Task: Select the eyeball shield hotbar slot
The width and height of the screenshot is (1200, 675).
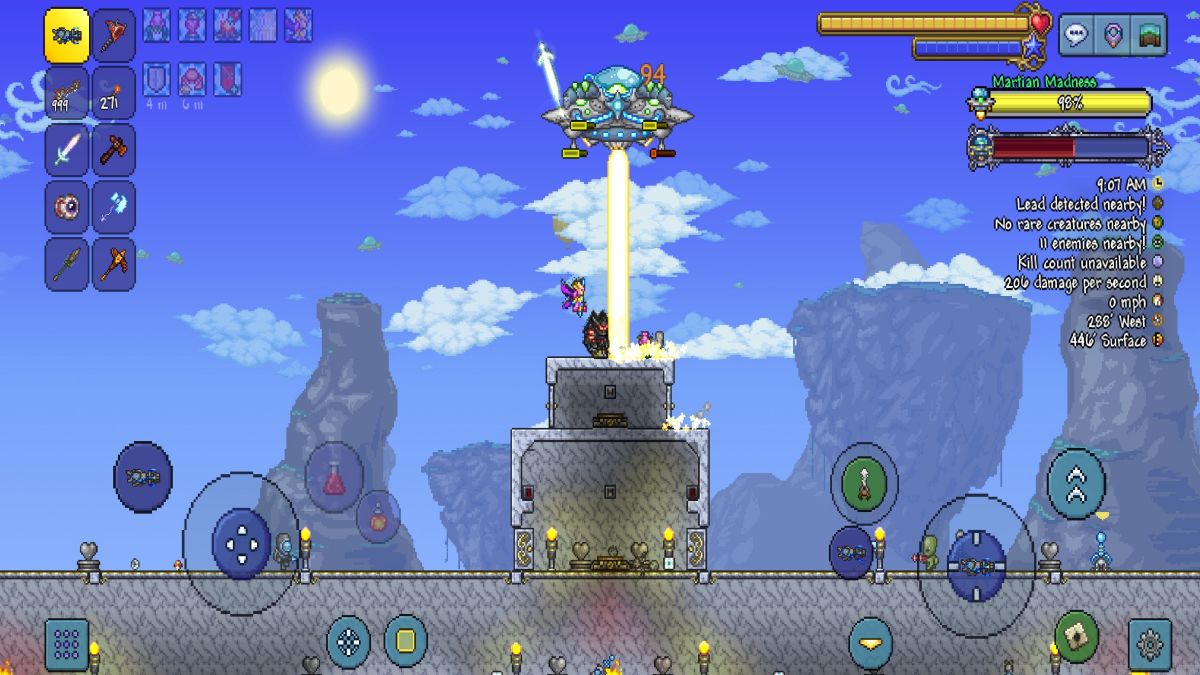Action: [x=66, y=207]
